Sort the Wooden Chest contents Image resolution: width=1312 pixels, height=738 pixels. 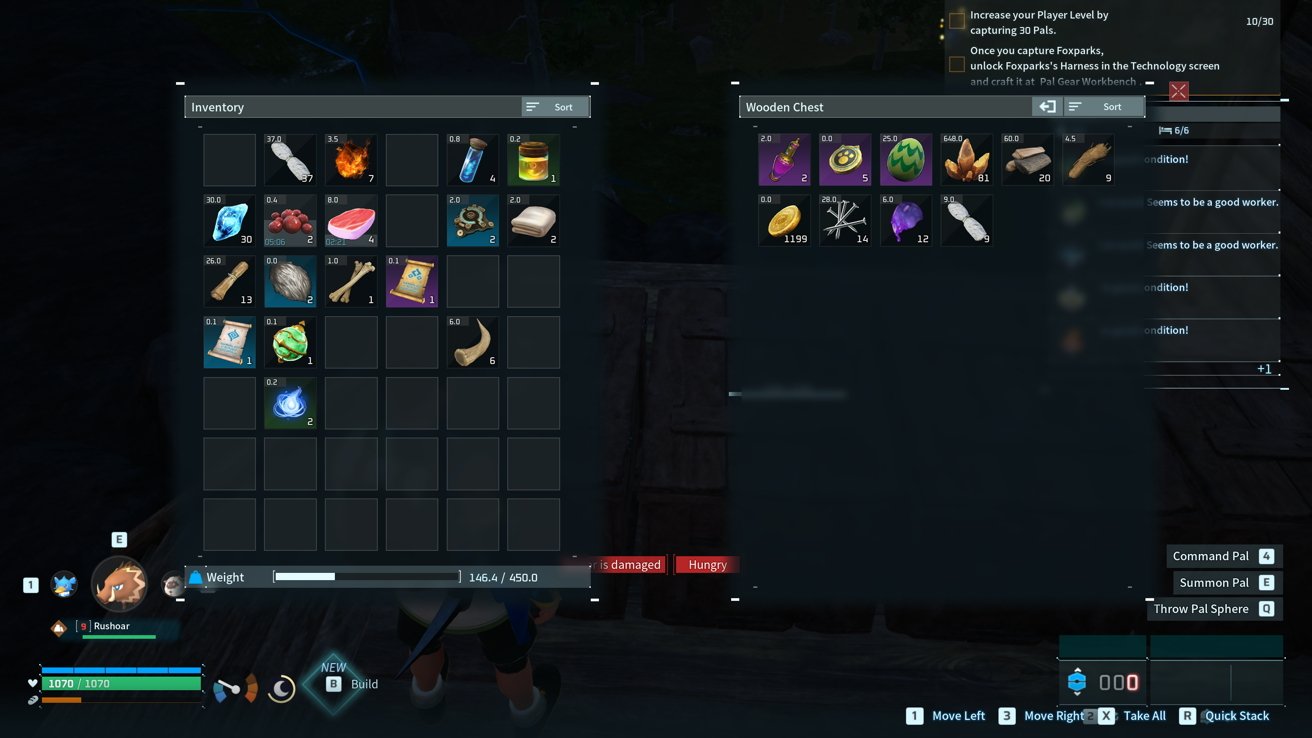[1103, 107]
